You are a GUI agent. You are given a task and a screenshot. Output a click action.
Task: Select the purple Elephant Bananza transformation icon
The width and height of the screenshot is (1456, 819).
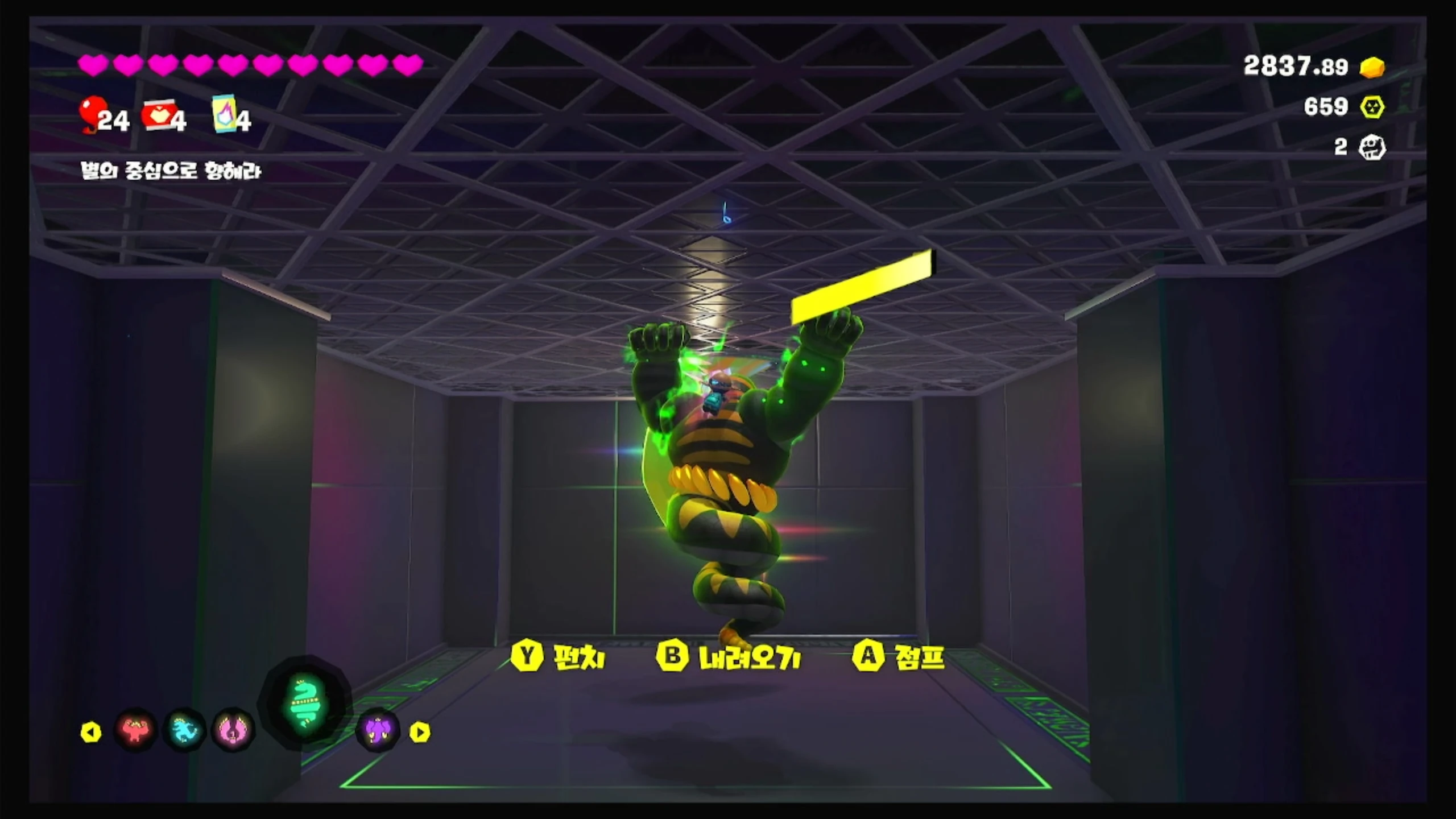click(x=377, y=730)
